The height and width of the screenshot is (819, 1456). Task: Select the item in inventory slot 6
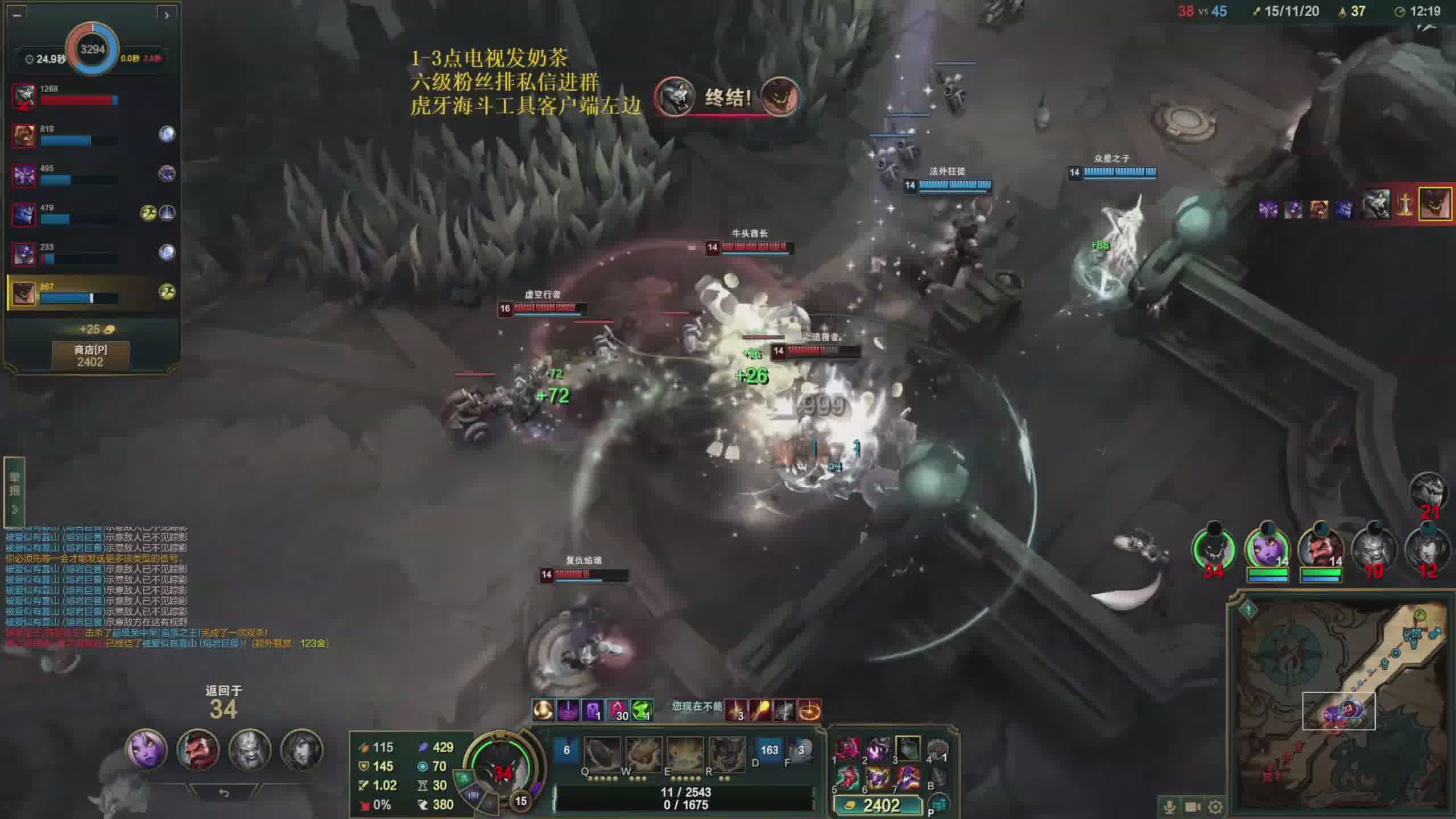point(878,777)
